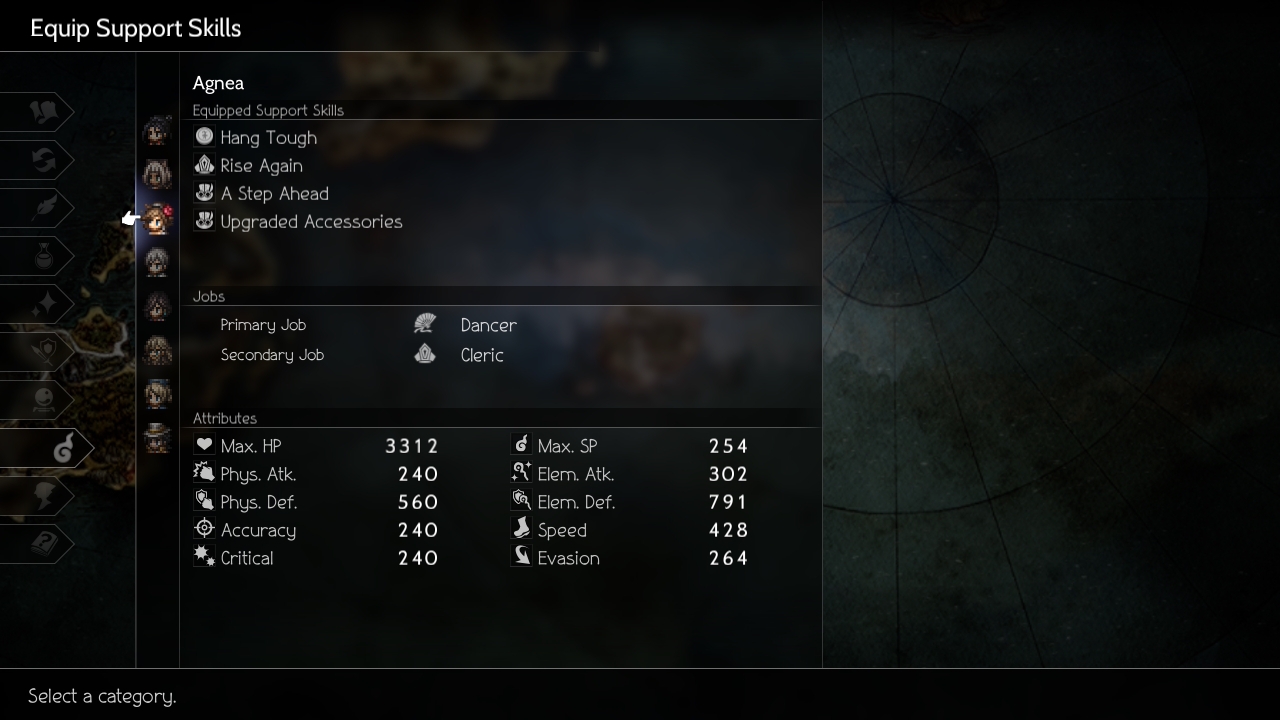Open the head with lightning bolt tab
Screen dimensions: 1280x720
tap(43, 497)
